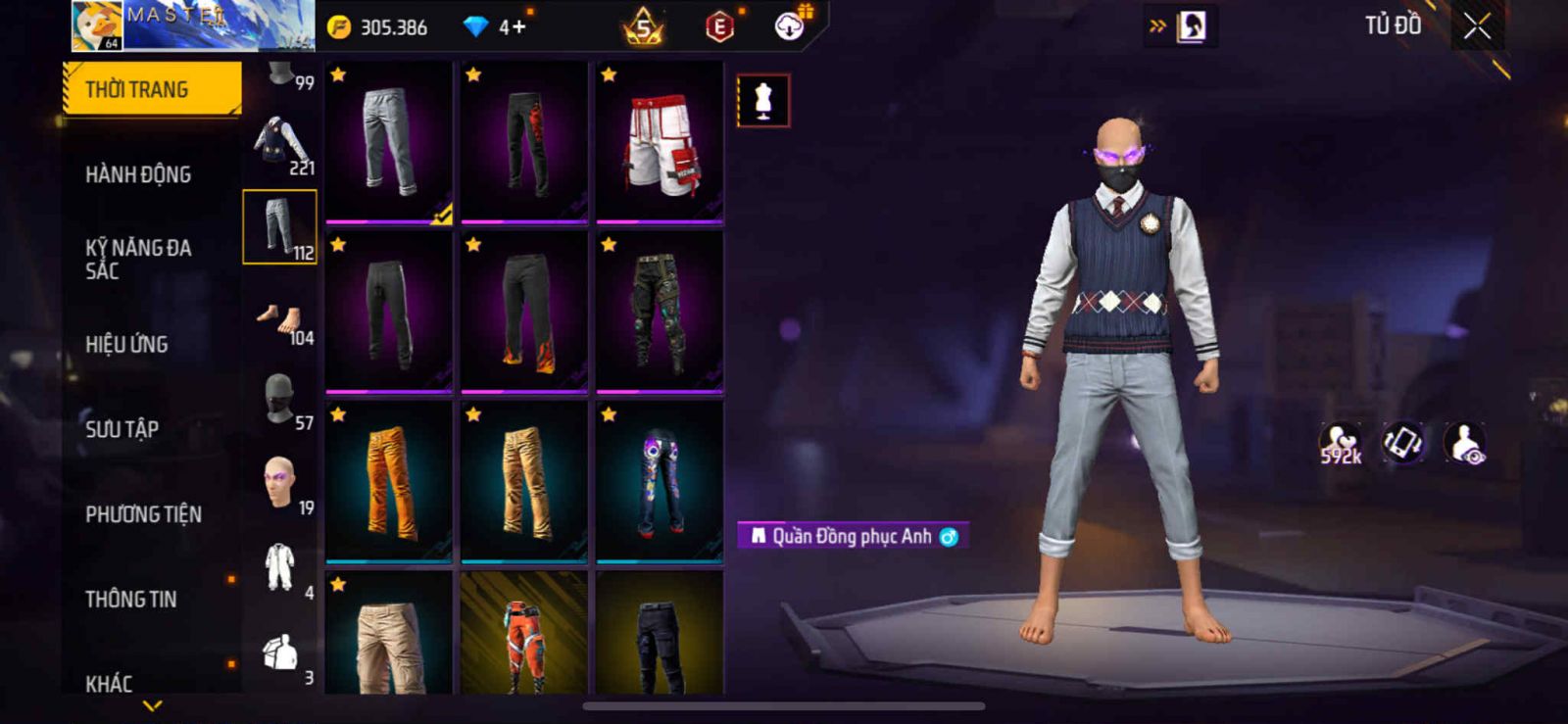
Task: Select the orange pants item
Action: click(389, 481)
